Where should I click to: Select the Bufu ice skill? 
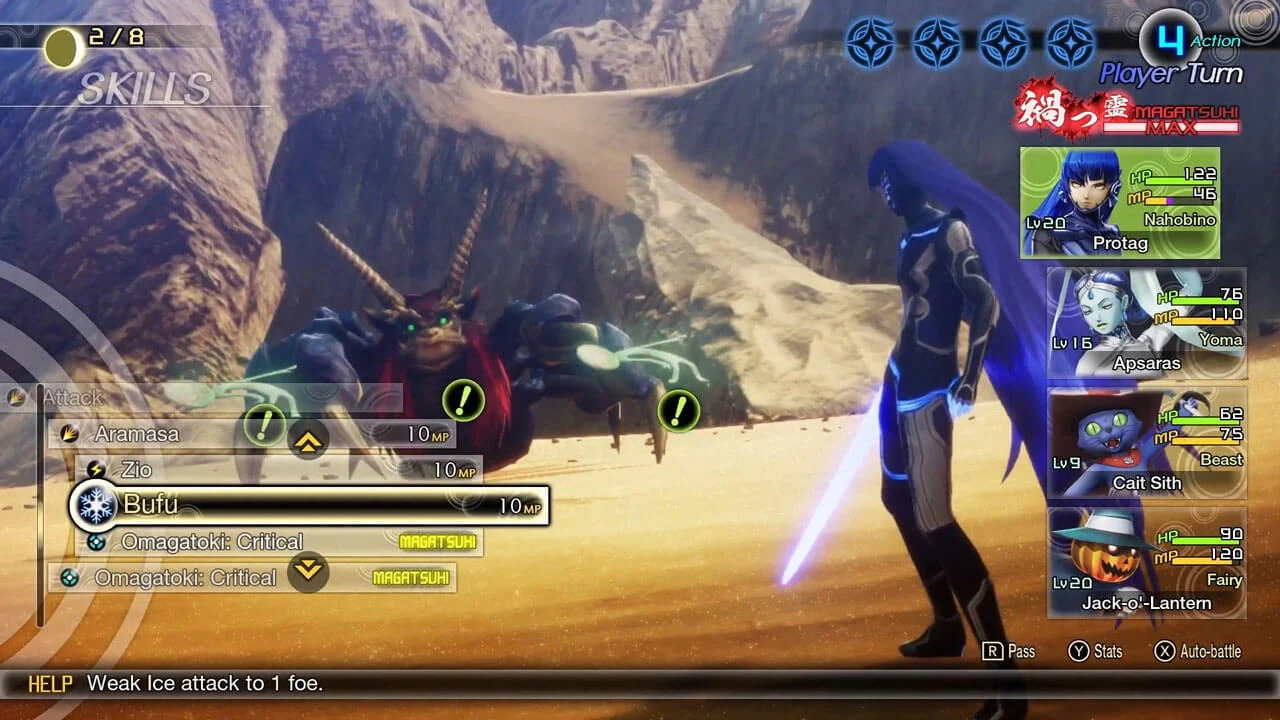(310, 505)
